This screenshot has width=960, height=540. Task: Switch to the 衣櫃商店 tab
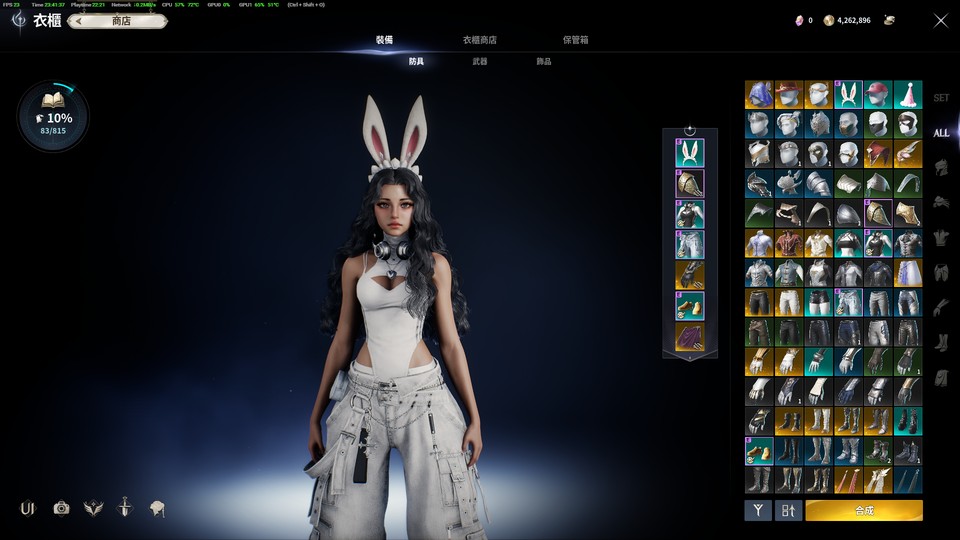tap(479, 40)
